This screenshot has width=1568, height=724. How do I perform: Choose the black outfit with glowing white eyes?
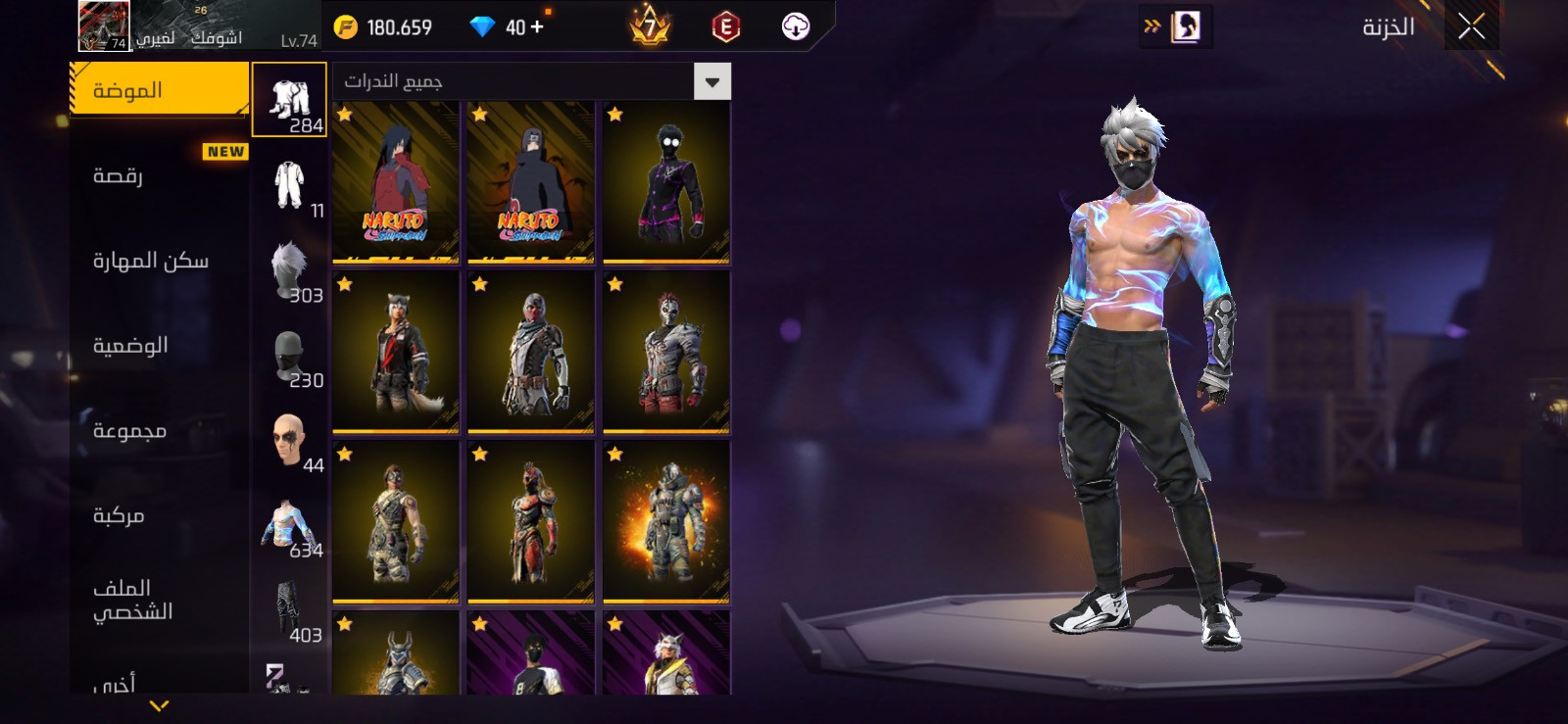(x=666, y=182)
